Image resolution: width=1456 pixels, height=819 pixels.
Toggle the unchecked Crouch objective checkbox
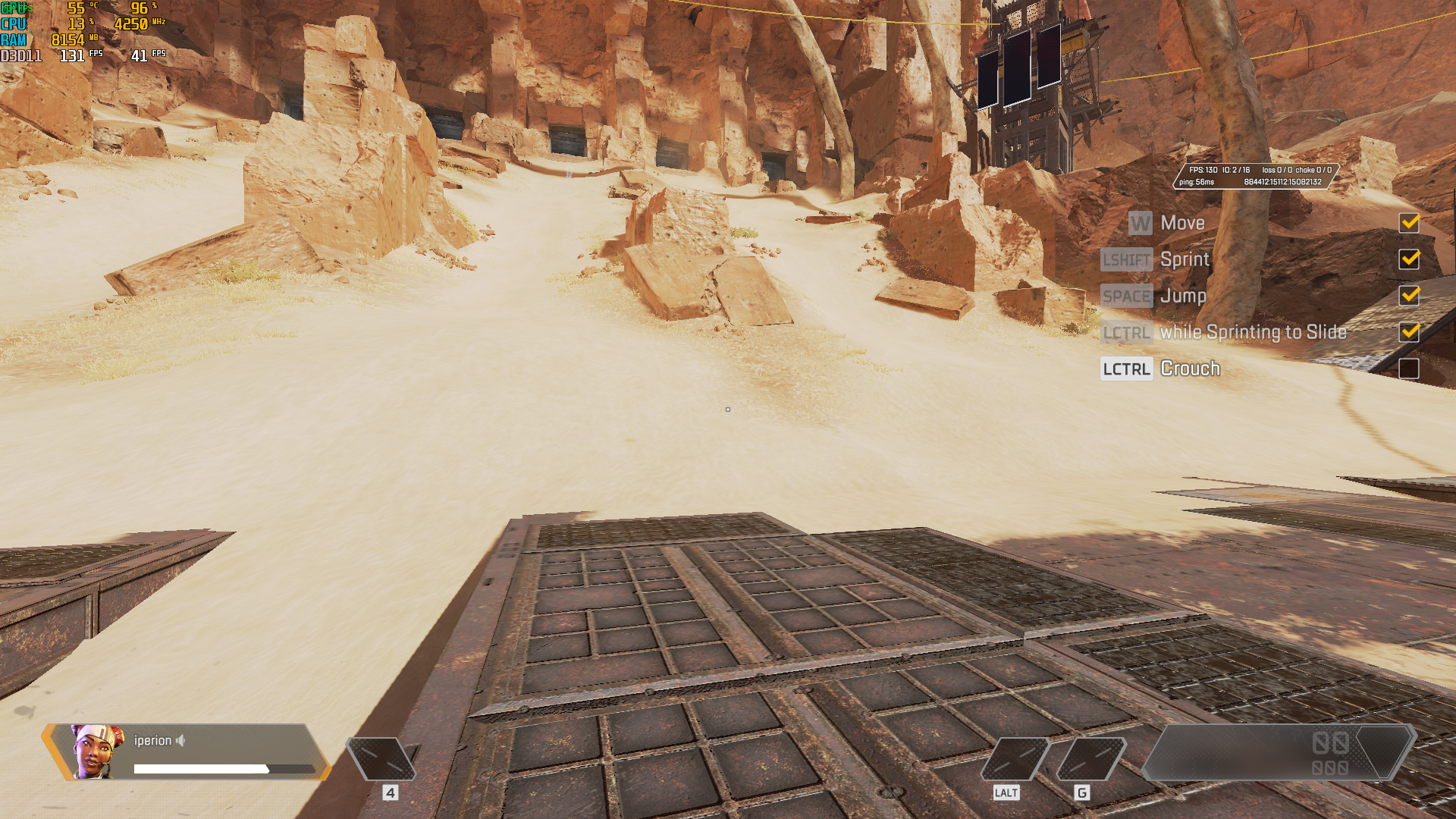click(1409, 369)
